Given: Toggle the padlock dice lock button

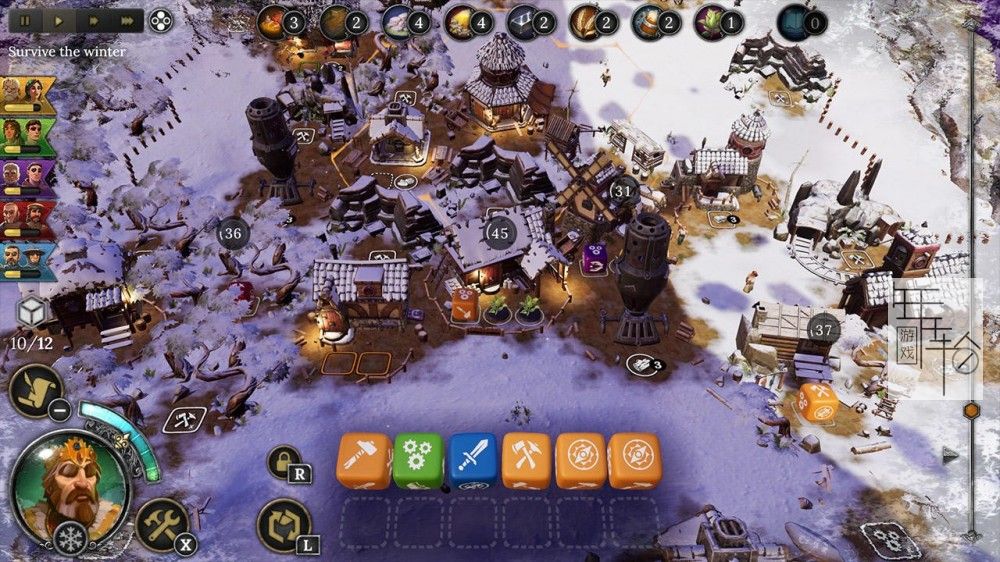Looking at the screenshot, I should 284,461.
